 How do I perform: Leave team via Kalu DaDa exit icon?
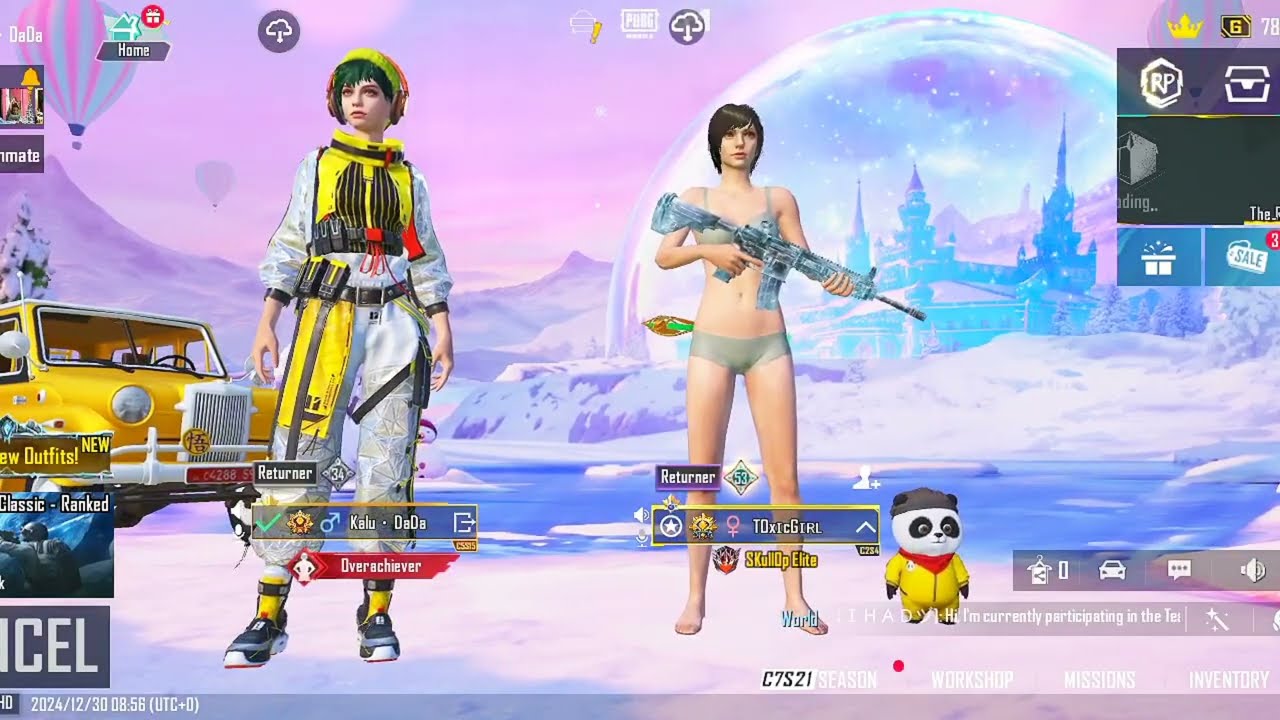(x=463, y=522)
